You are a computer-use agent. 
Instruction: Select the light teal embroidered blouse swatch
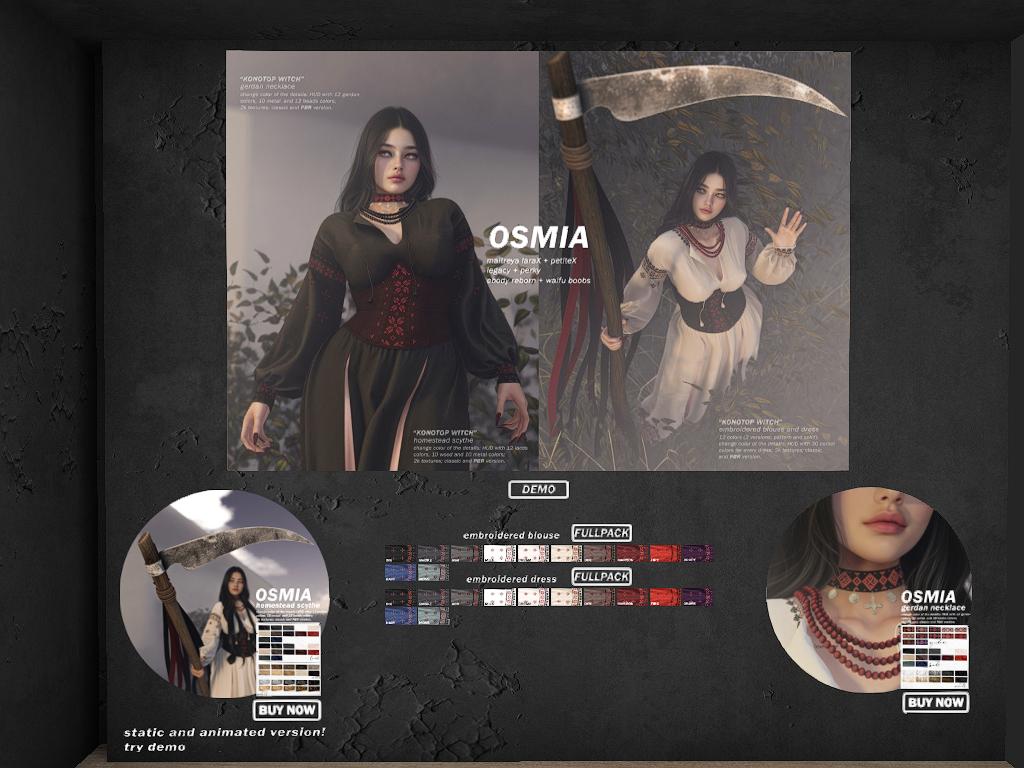(x=433, y=572)
